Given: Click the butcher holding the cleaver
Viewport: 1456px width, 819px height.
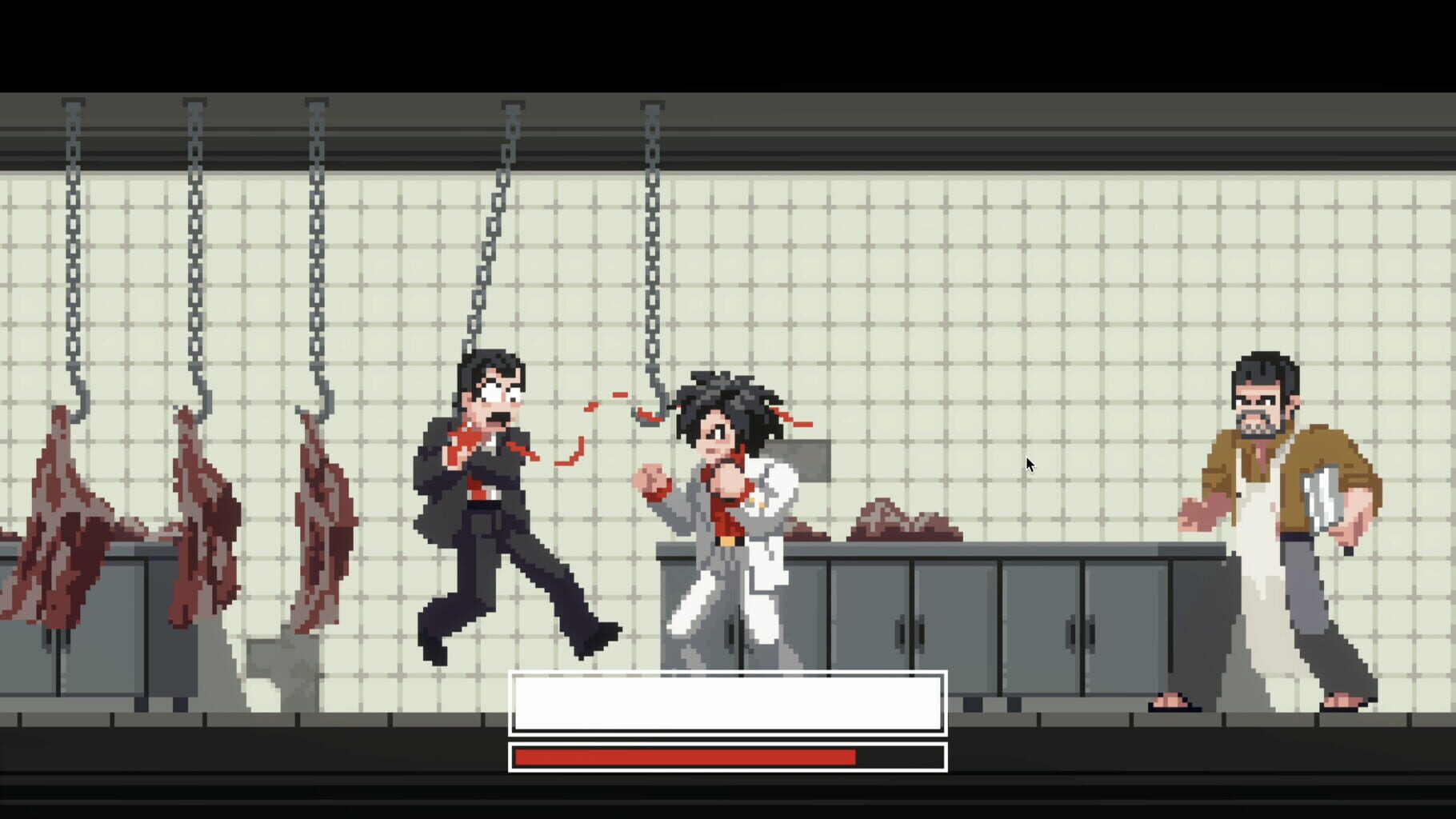Looking at the screenshot, I should point(1272,520).
